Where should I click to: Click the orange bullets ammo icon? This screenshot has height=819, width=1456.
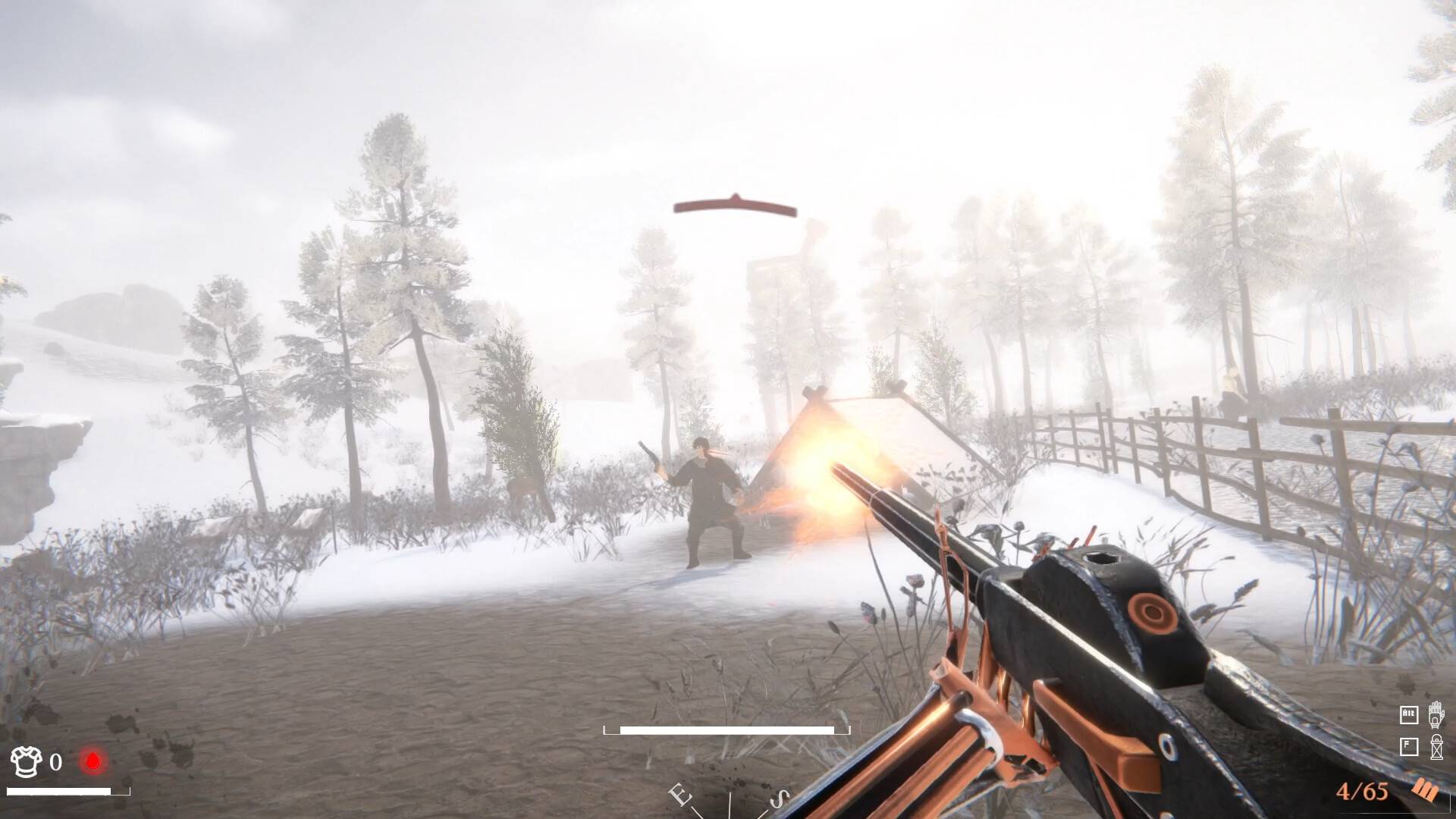1425,791
